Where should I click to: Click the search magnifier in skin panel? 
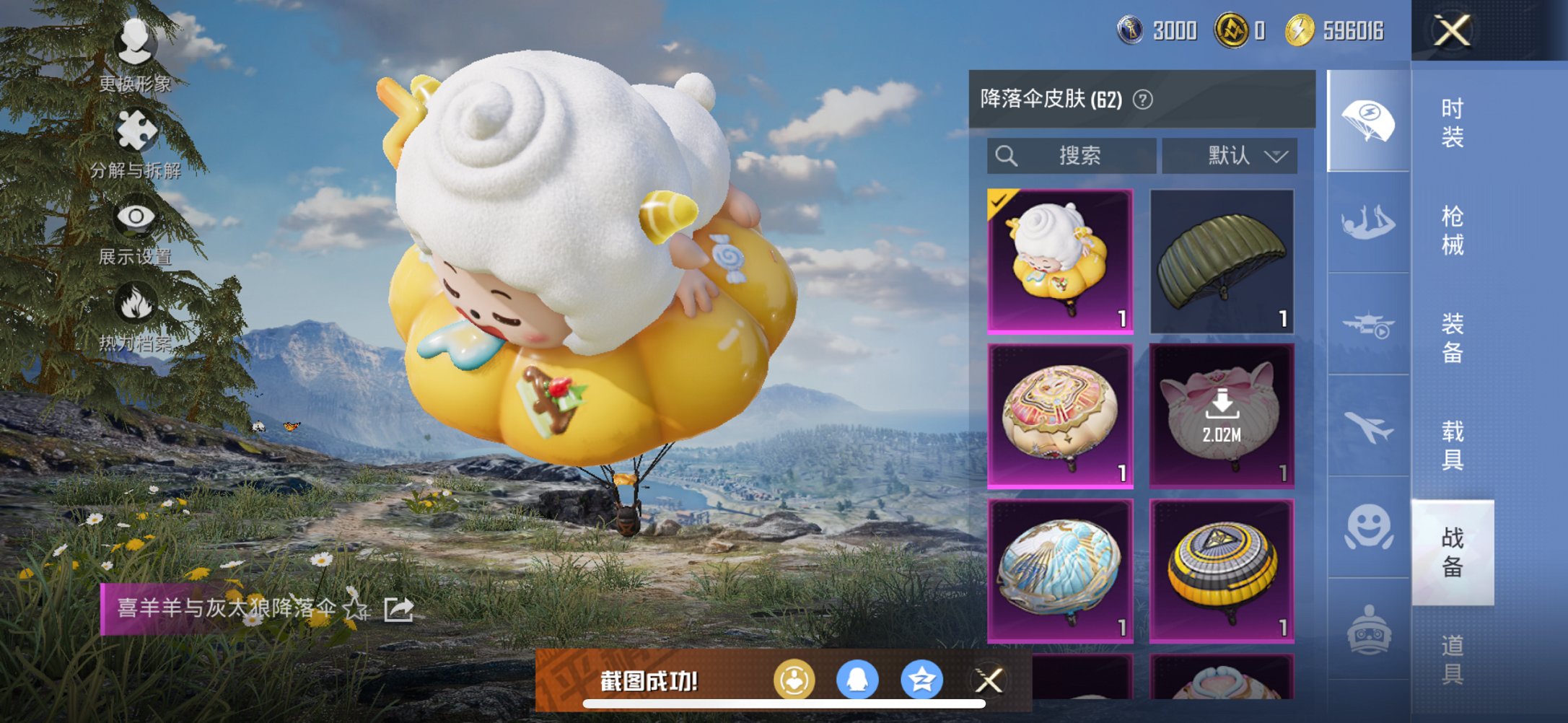(x=1007, y=155)
